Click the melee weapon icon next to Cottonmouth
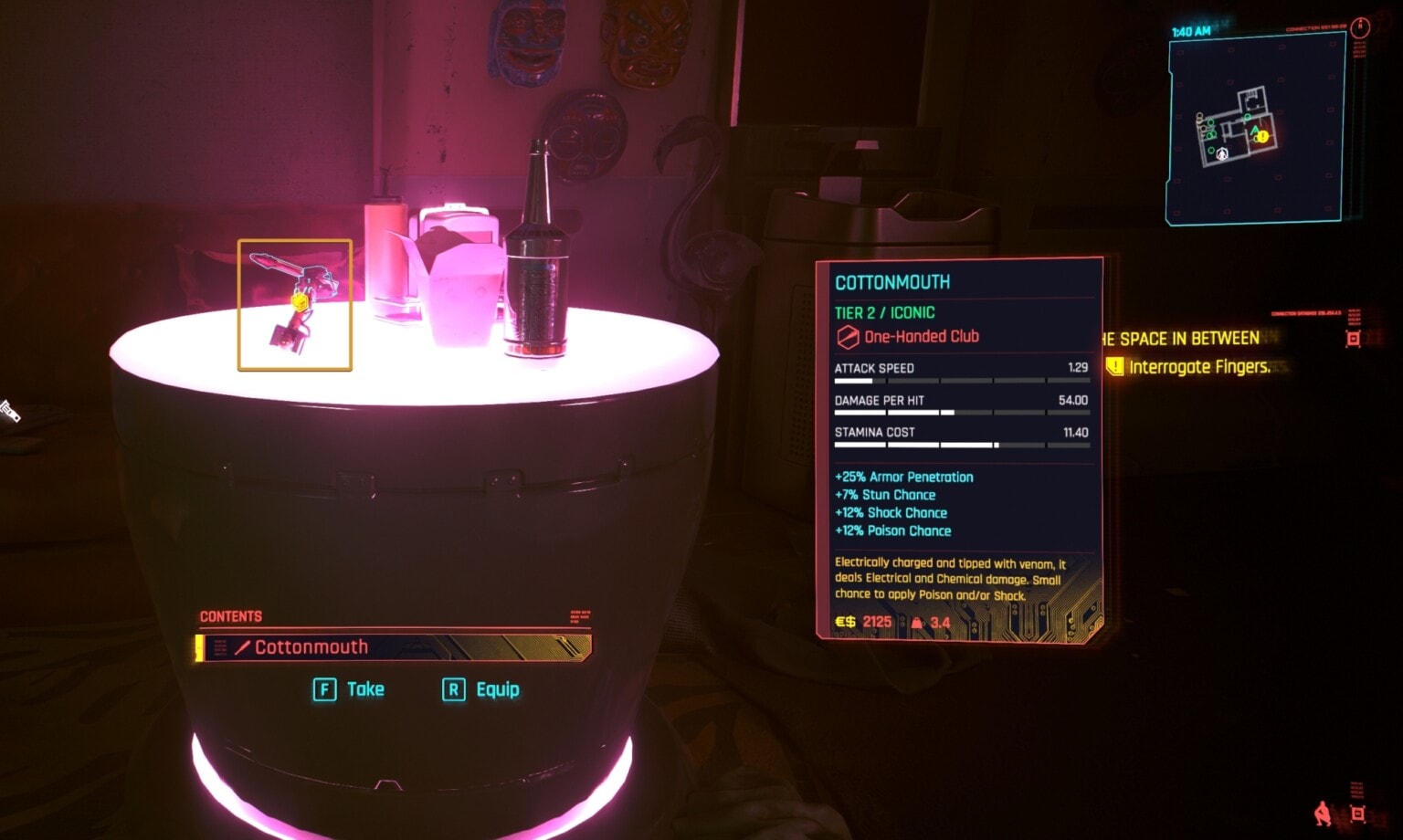 (x=240, y=647)
